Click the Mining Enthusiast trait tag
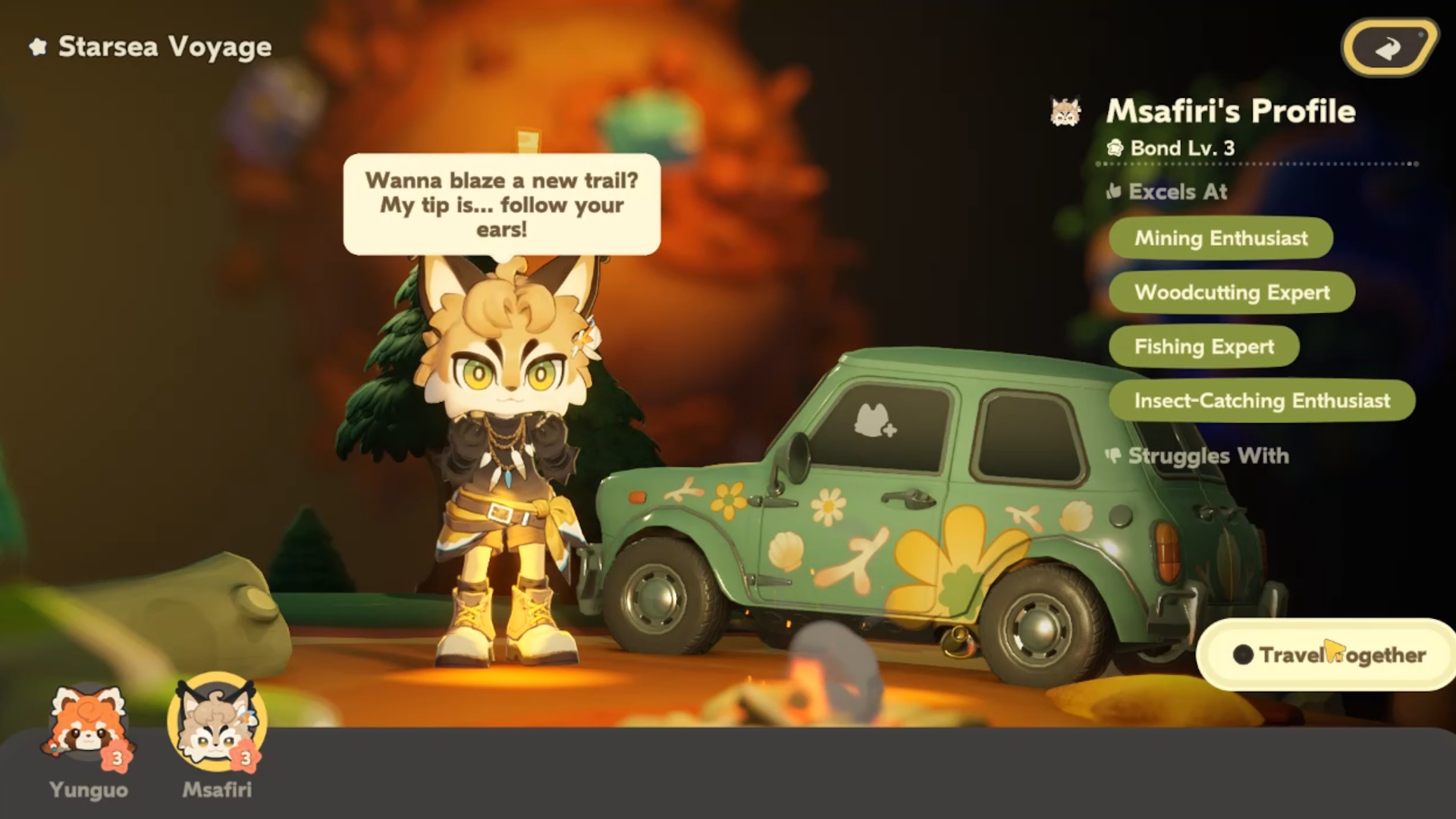Screen dimensions: 1456x819 point(1220,238)
